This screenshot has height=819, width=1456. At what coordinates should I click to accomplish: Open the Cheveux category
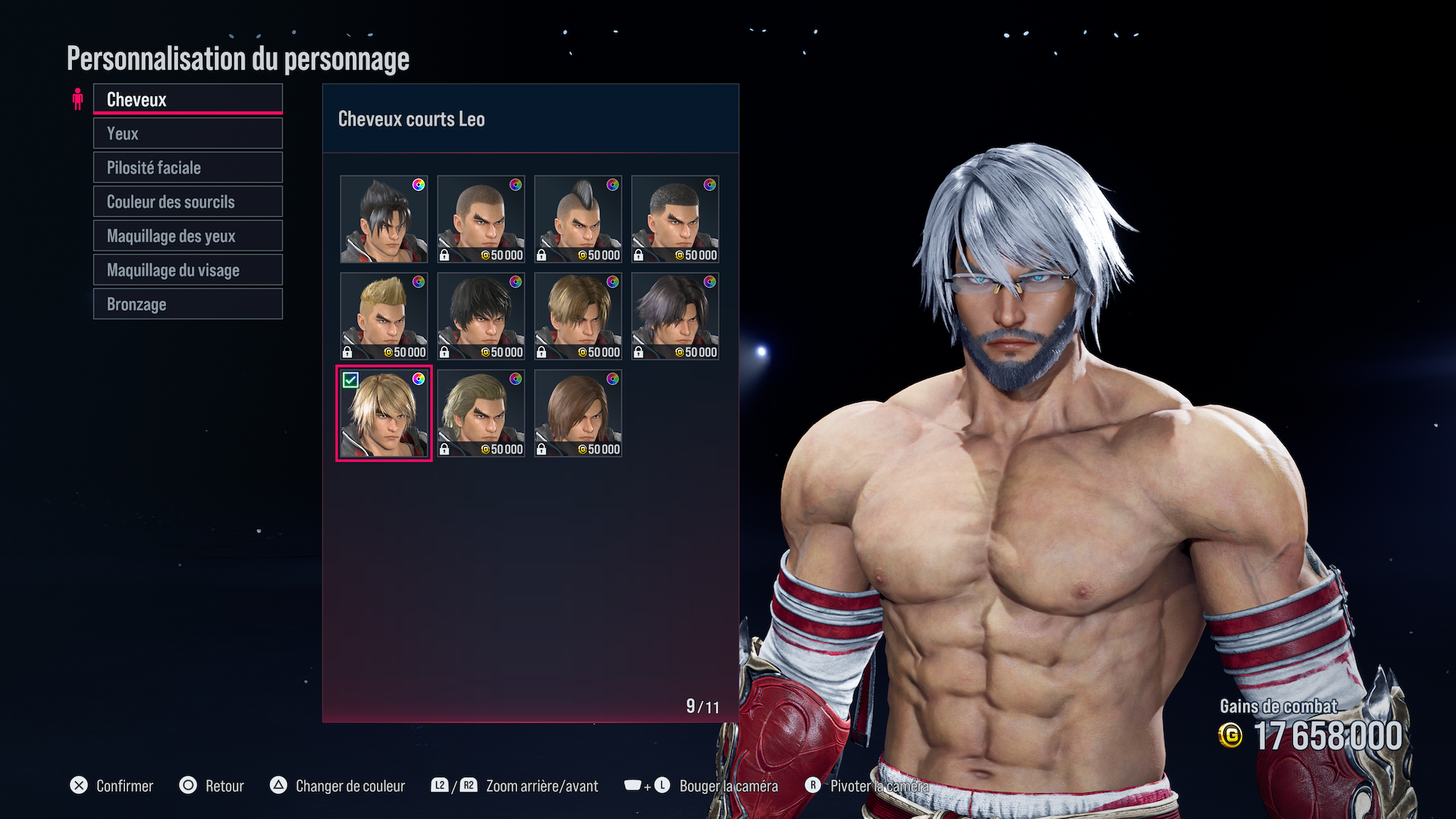click(187, 99)
